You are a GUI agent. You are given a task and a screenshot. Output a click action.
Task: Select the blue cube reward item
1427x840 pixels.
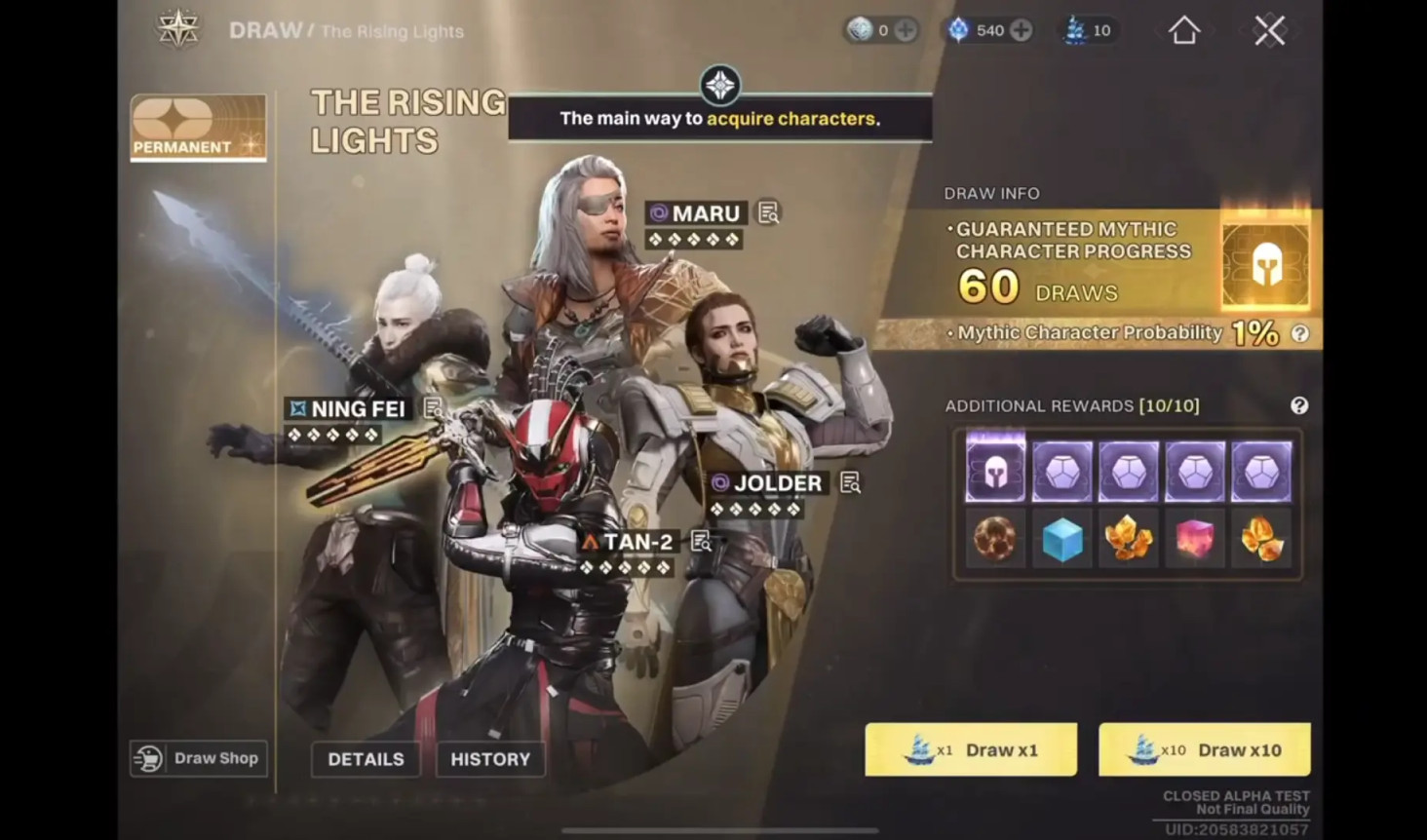(x=1061, y=538)
